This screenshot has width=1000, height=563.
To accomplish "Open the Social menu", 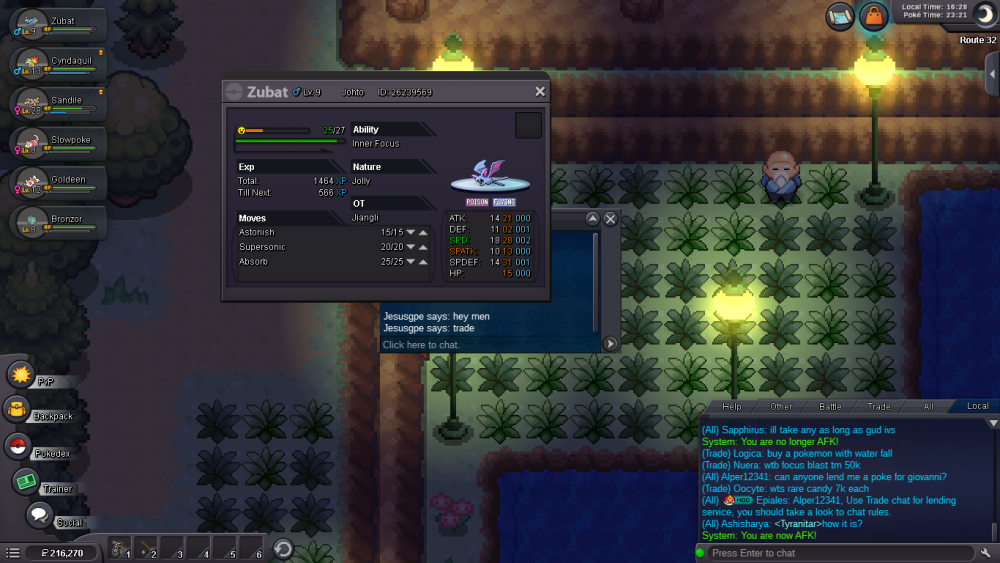I will click(40, 516).
